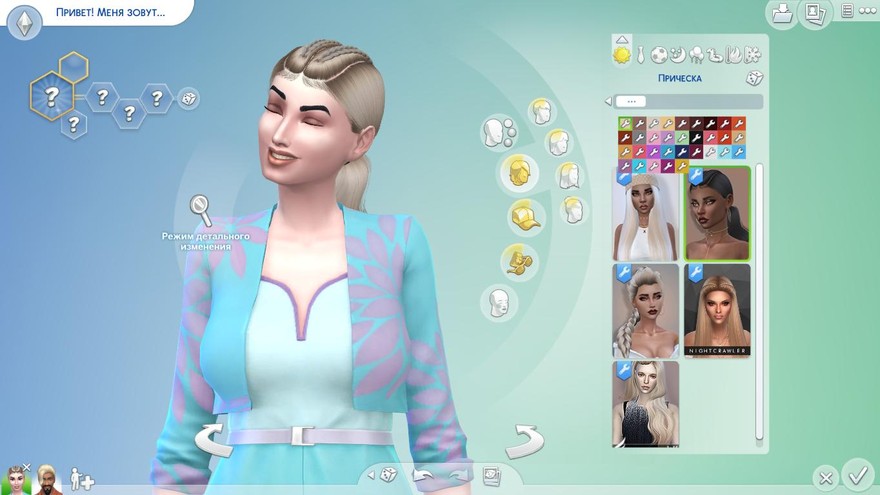Select the Nightcrawler straight hair thumbnail
880x495 pixels.
coord(717,311)
